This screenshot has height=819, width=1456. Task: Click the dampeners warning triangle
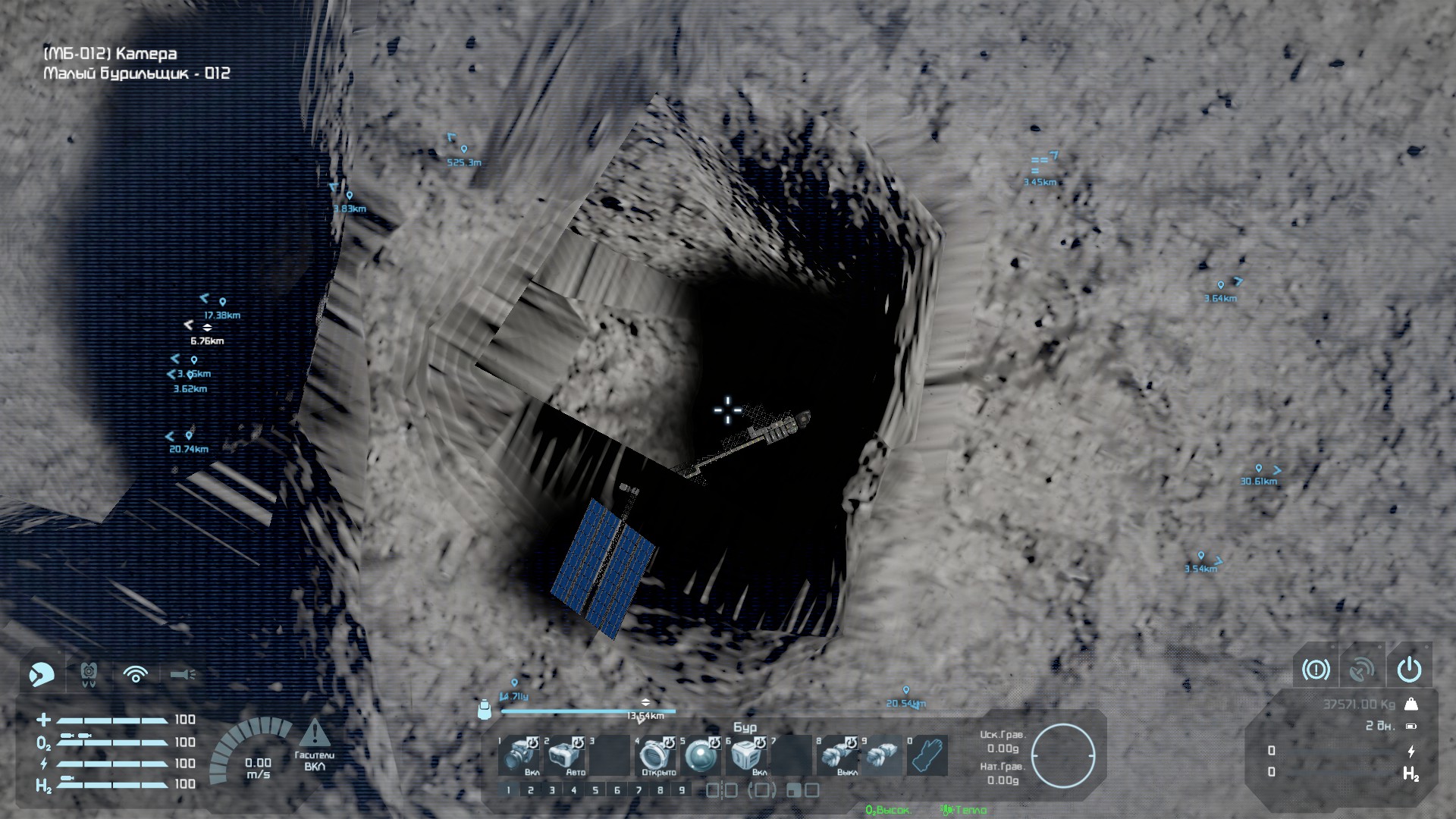[x=314, y=733]
